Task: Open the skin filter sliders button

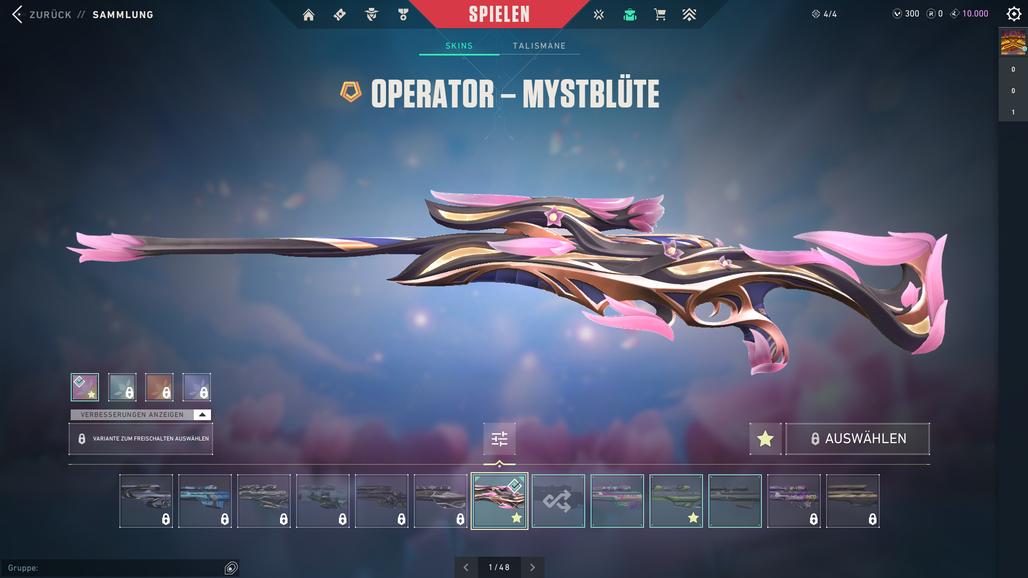Action: (x=499, y=439)
